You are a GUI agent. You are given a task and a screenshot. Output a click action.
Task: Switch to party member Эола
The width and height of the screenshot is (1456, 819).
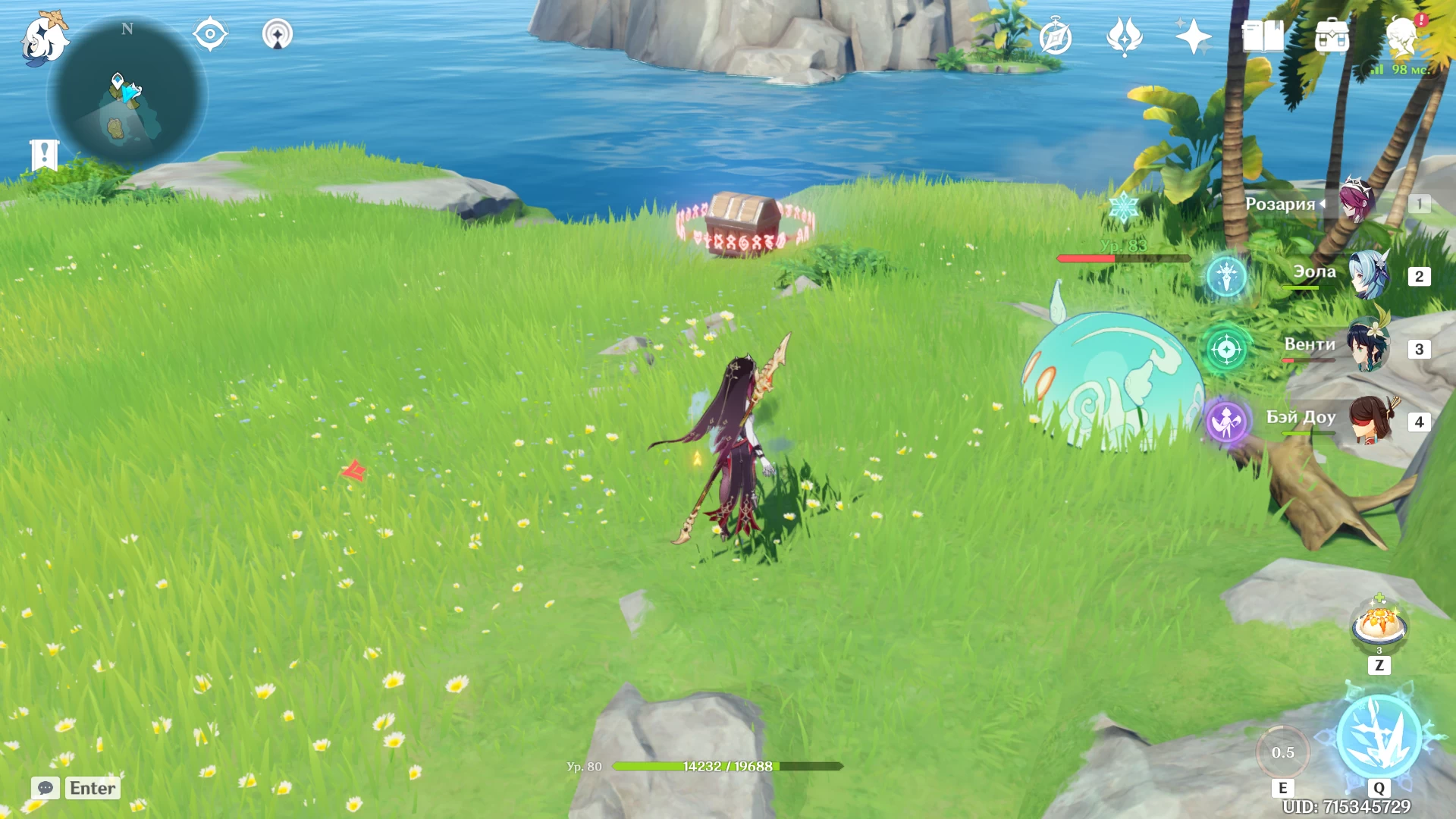tap(1368, 276)
